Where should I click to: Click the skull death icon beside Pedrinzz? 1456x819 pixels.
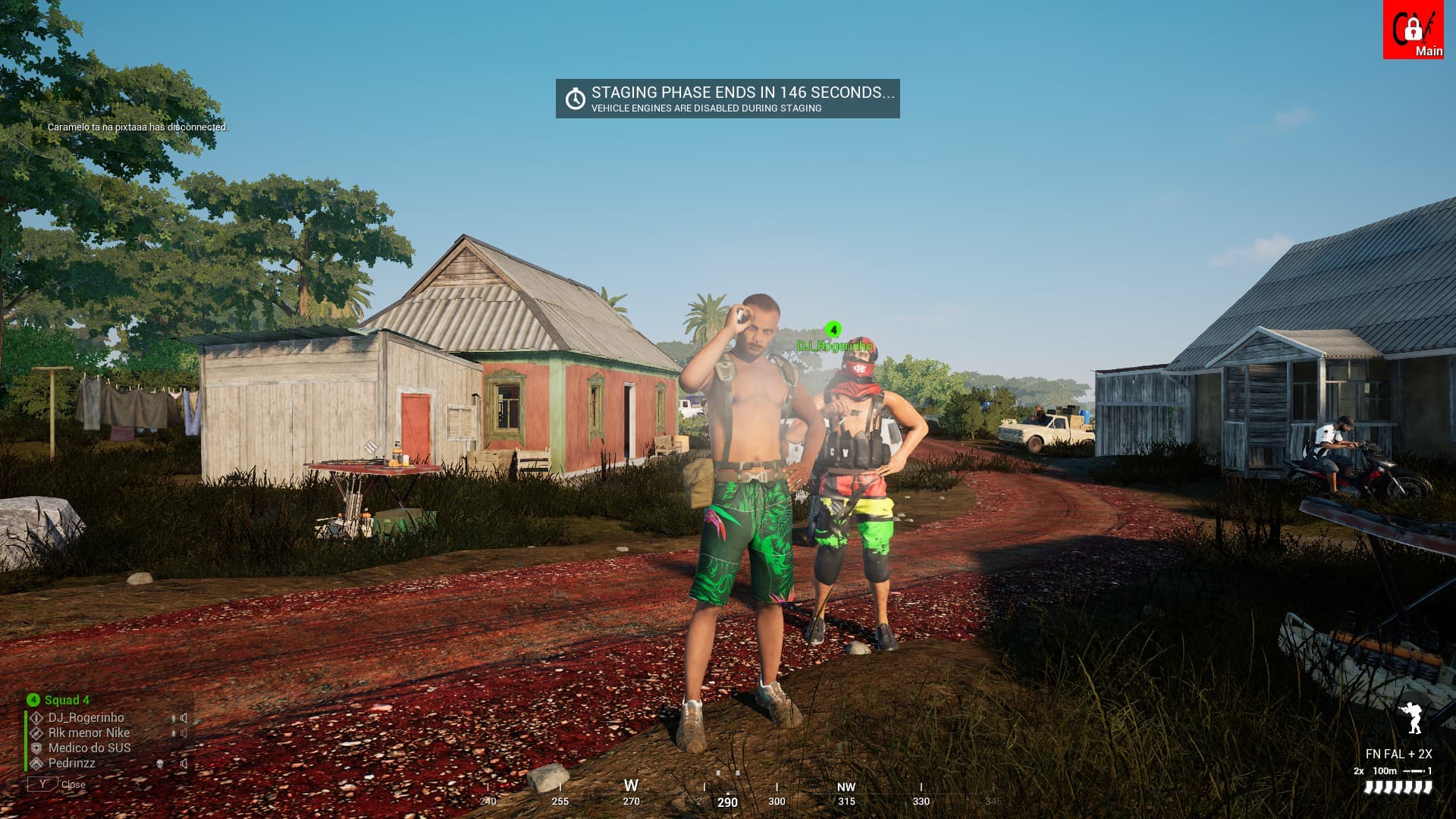click(x=159, y=764)
